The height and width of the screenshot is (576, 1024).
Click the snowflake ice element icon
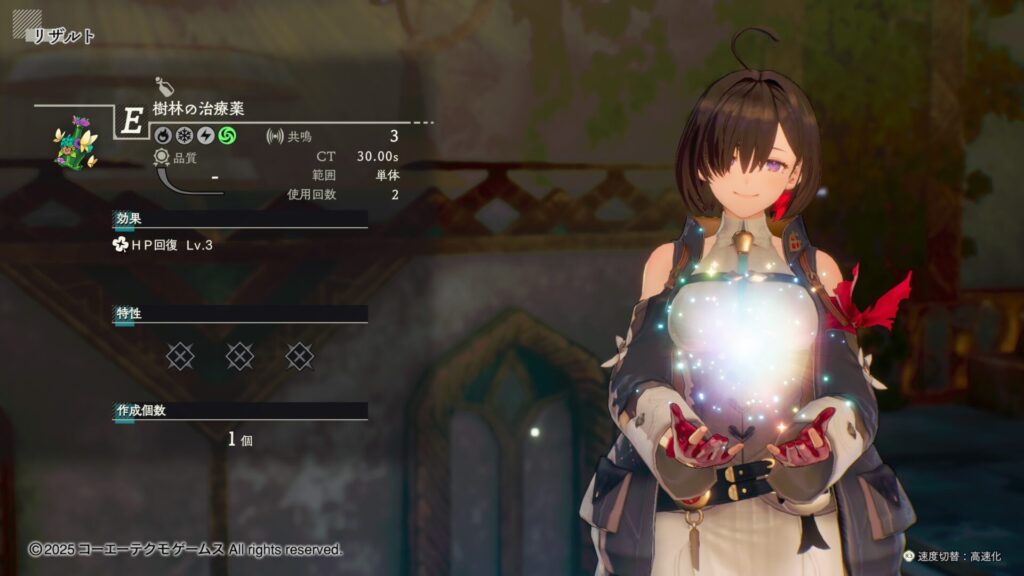coord(183,135)
